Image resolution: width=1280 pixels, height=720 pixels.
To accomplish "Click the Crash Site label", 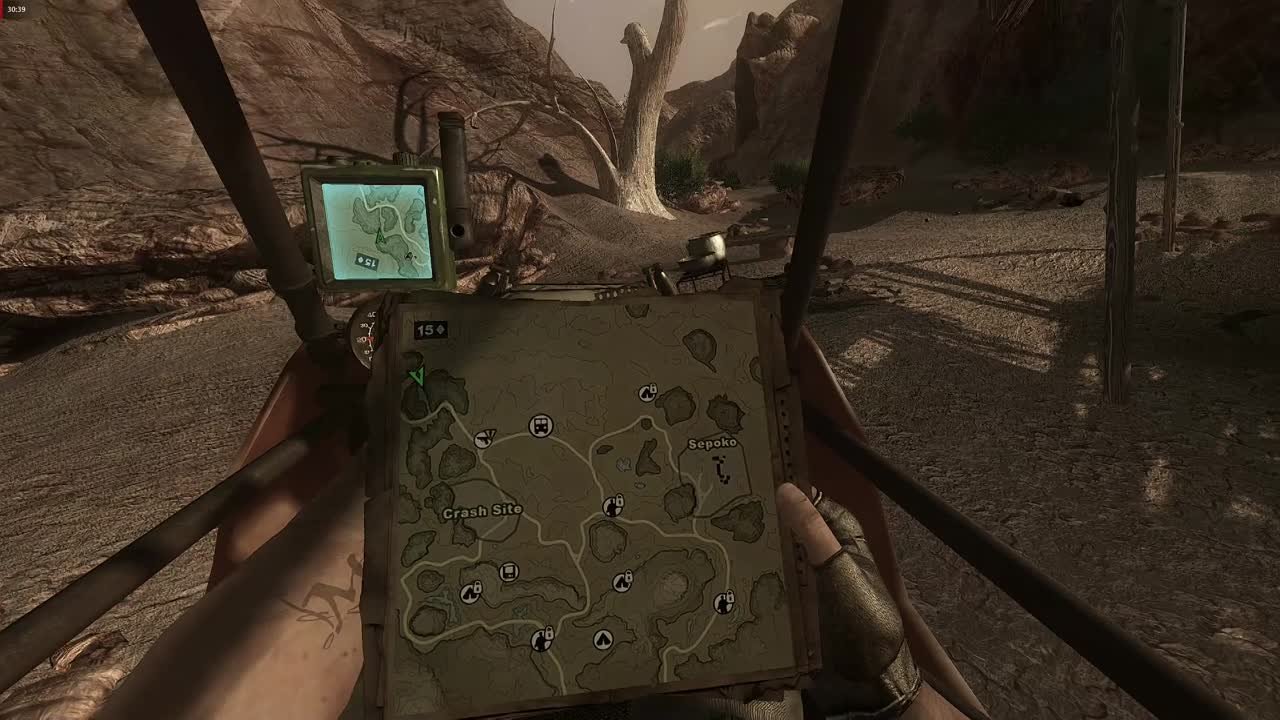I will coord(483,511).
